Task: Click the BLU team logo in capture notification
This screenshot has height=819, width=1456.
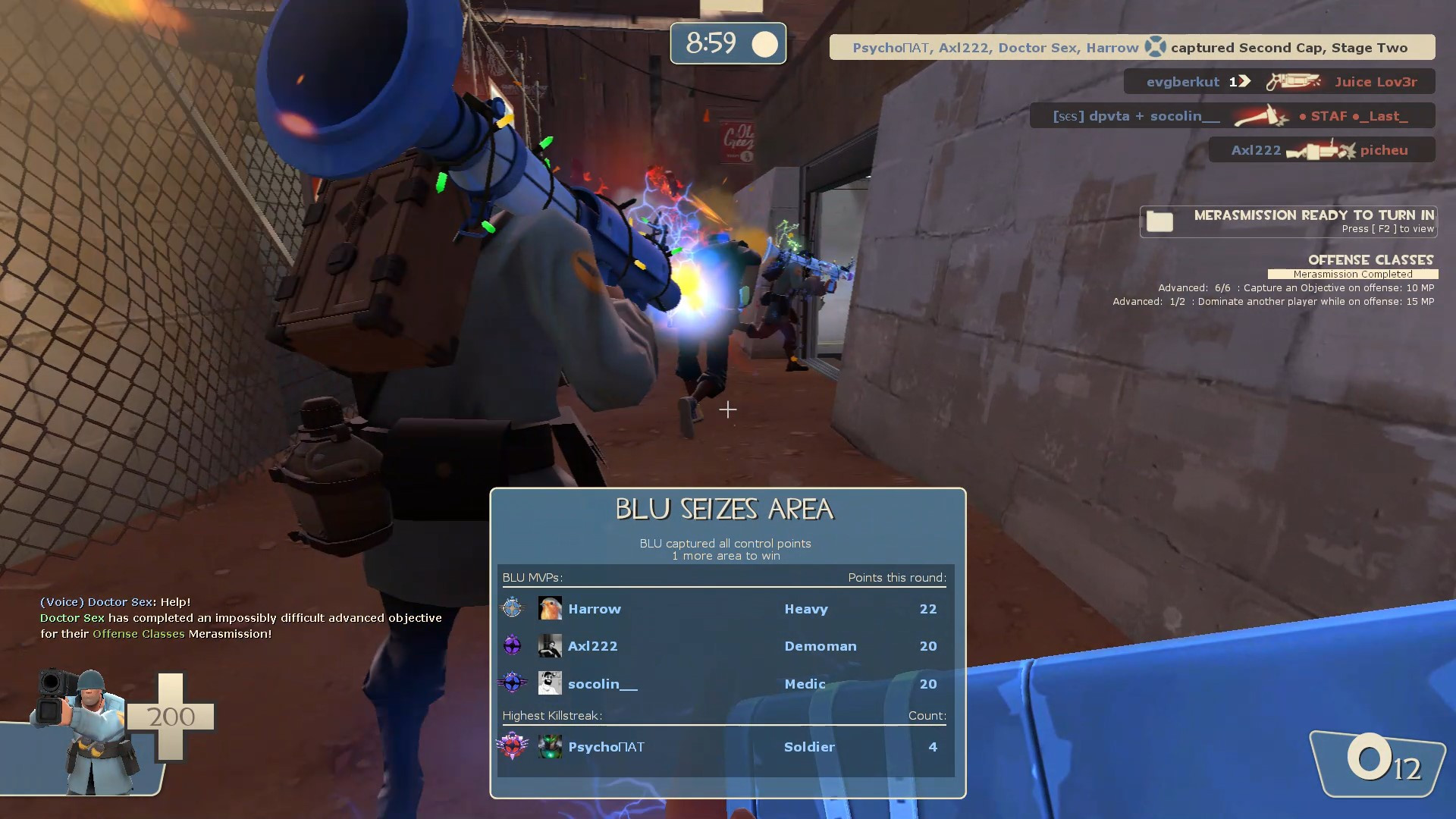Action: (x=1154, y=47)
